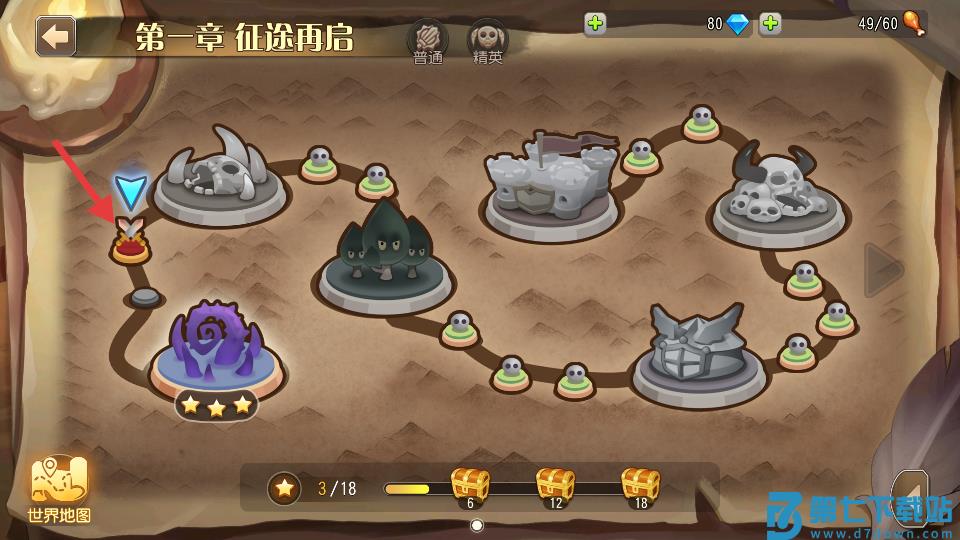Open the 世界地图 world map
960x540 pixels.
tap(60, 490)
